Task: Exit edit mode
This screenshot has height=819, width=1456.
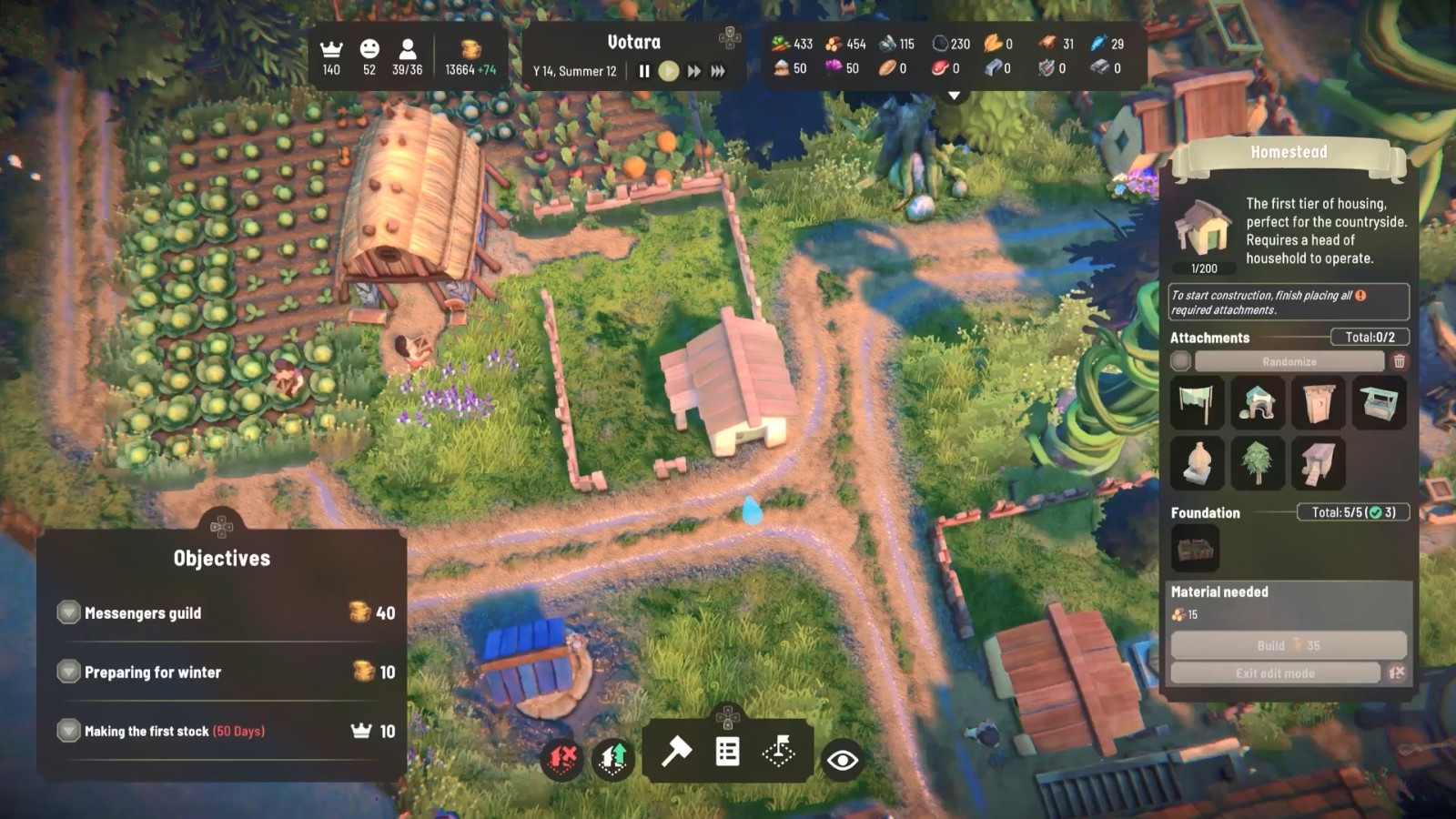Action: [x=1275, y=673]
